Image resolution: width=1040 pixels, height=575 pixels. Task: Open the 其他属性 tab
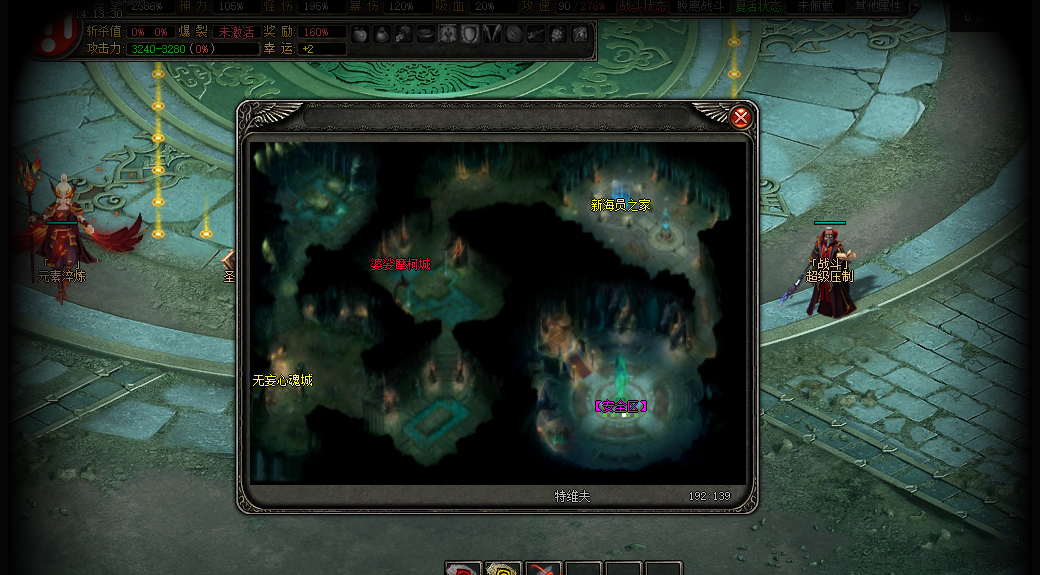click(x=877, y=6)
